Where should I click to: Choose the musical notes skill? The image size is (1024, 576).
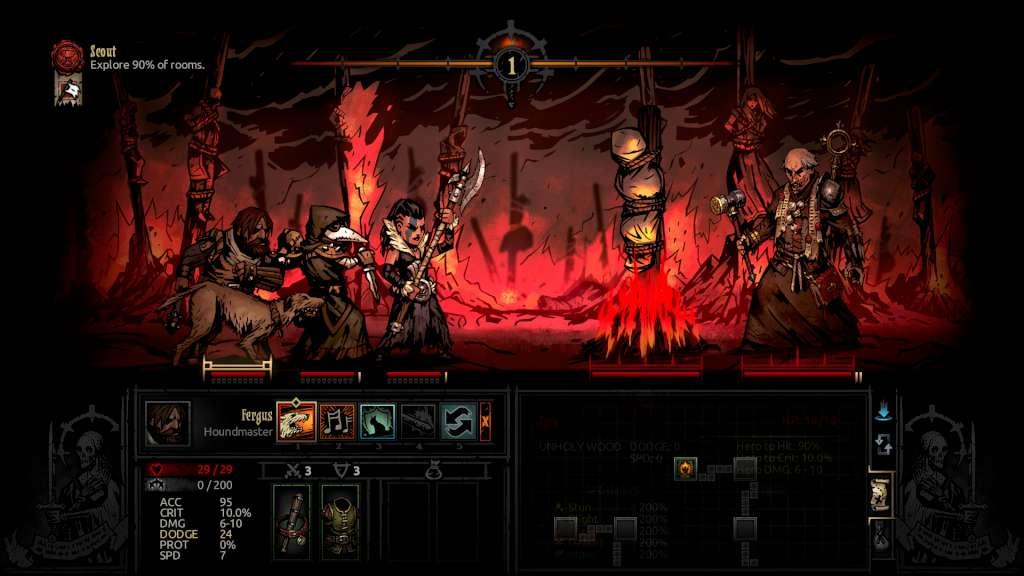337,422
